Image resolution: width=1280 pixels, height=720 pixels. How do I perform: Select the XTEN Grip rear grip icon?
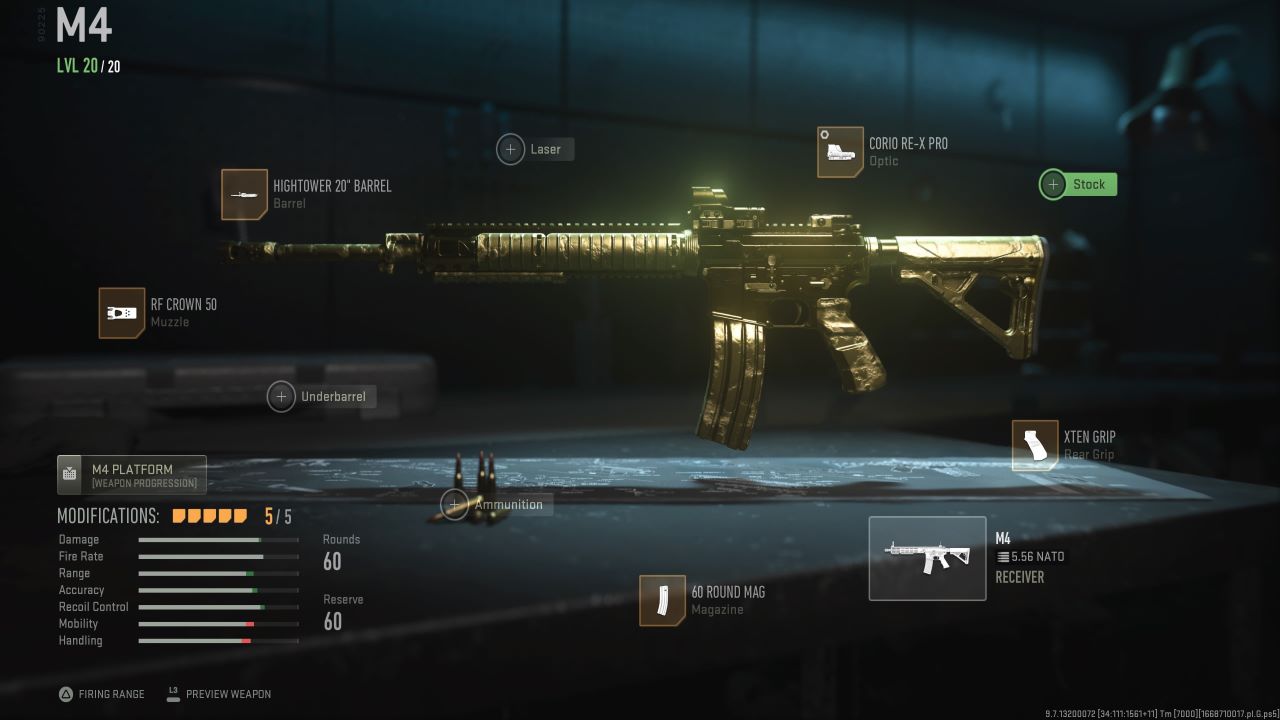click(x=1035, y=445)
